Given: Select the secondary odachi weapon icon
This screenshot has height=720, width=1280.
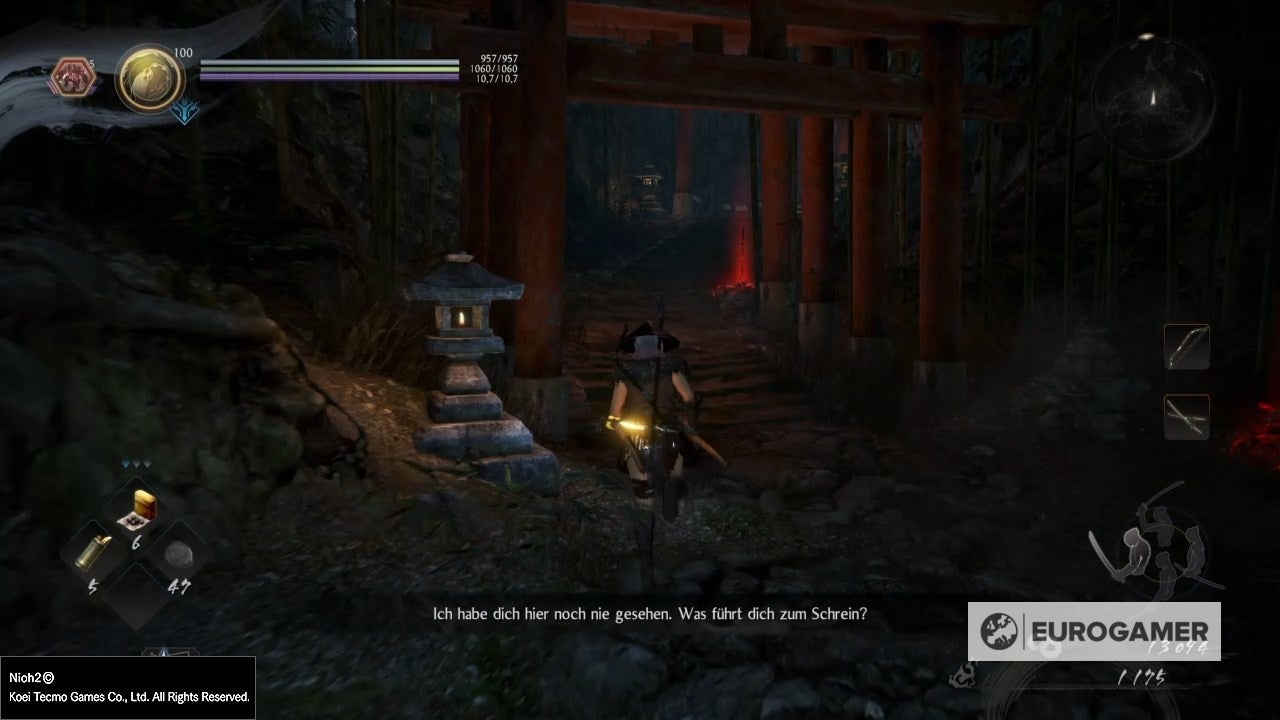Looking at the screenshot, I should tap(1186, 417).
